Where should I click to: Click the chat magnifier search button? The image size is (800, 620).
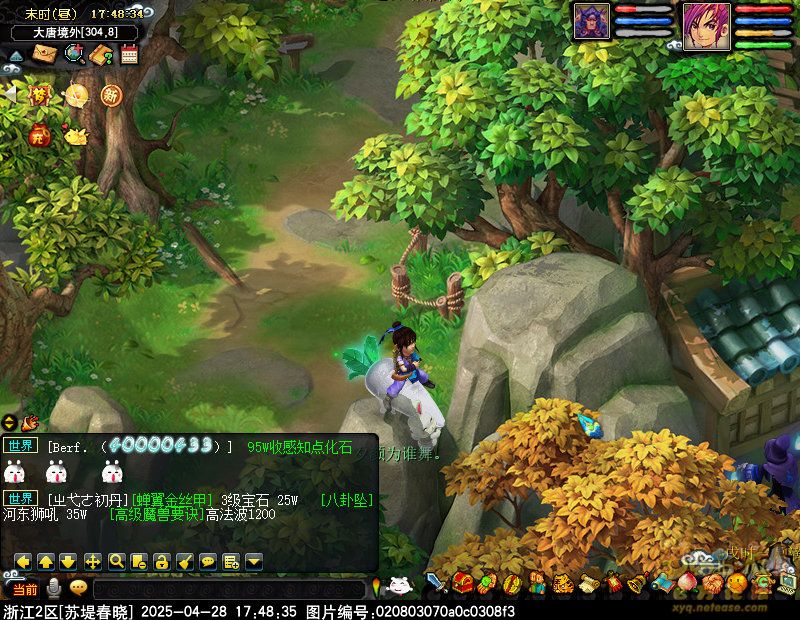coord(117,561)
